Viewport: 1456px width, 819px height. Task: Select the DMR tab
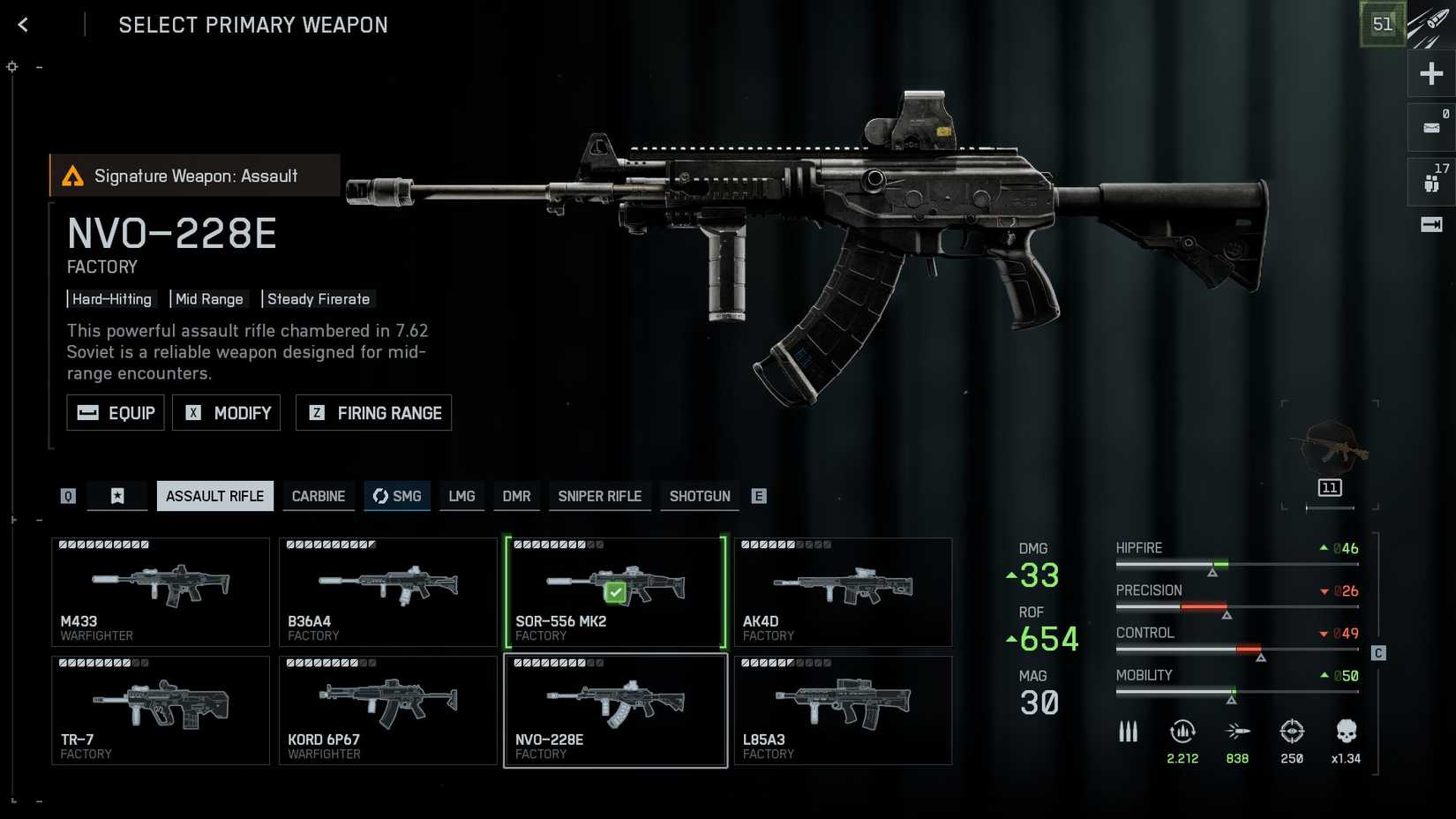(516, 496)
